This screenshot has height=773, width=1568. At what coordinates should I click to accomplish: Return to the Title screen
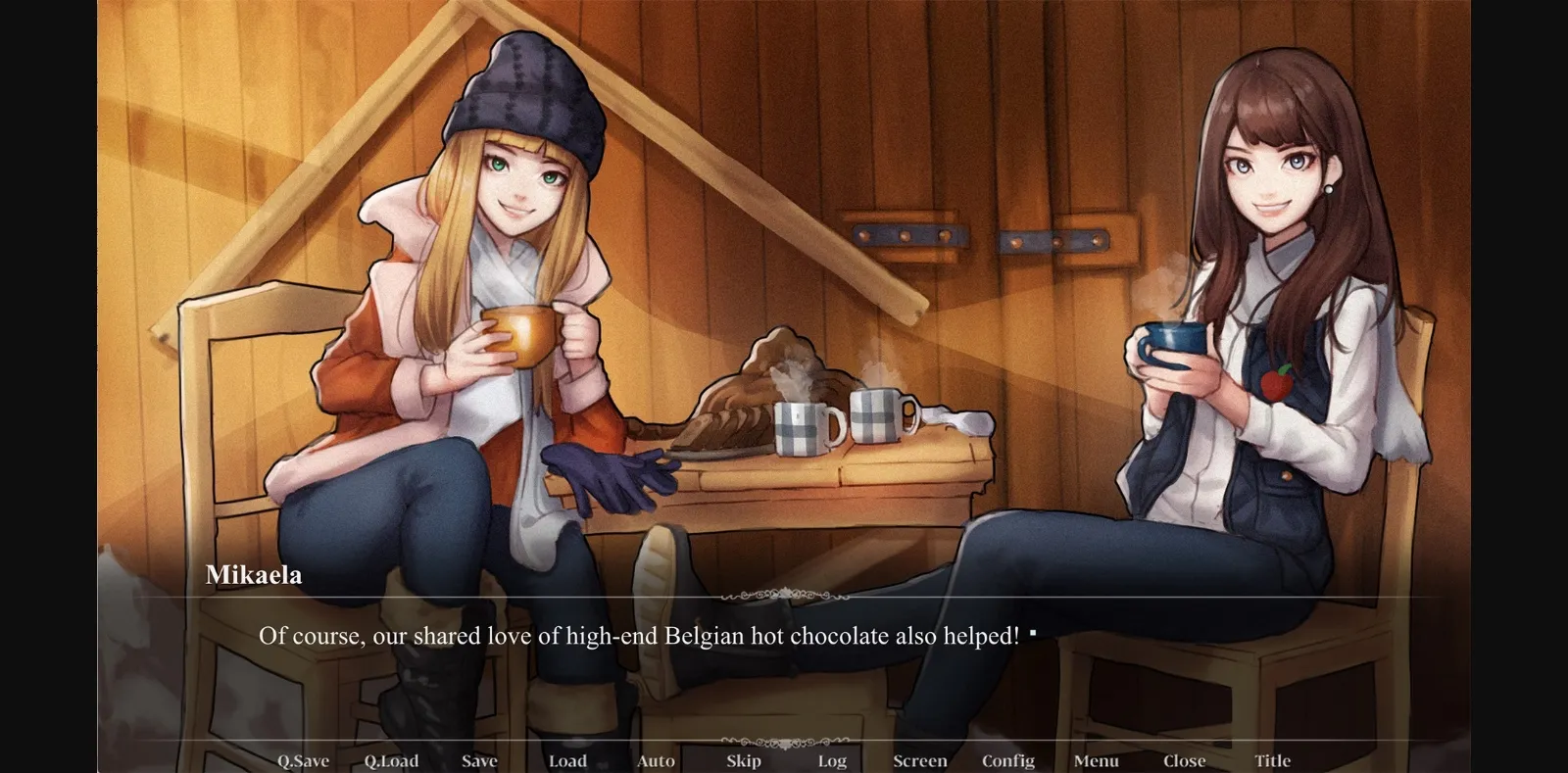pos(1274,760)
